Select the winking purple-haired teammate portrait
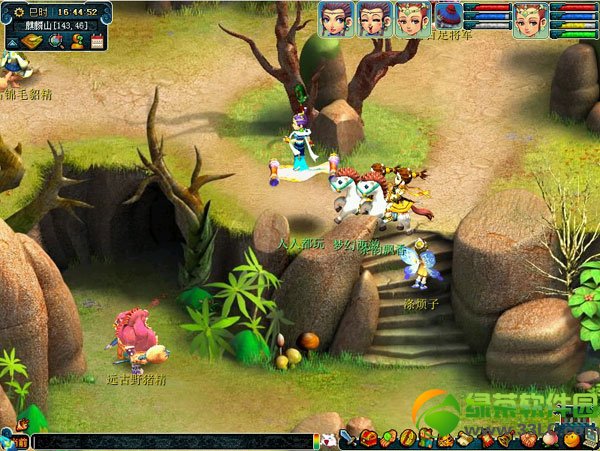 pyautogui.click(x=373, y=19)
